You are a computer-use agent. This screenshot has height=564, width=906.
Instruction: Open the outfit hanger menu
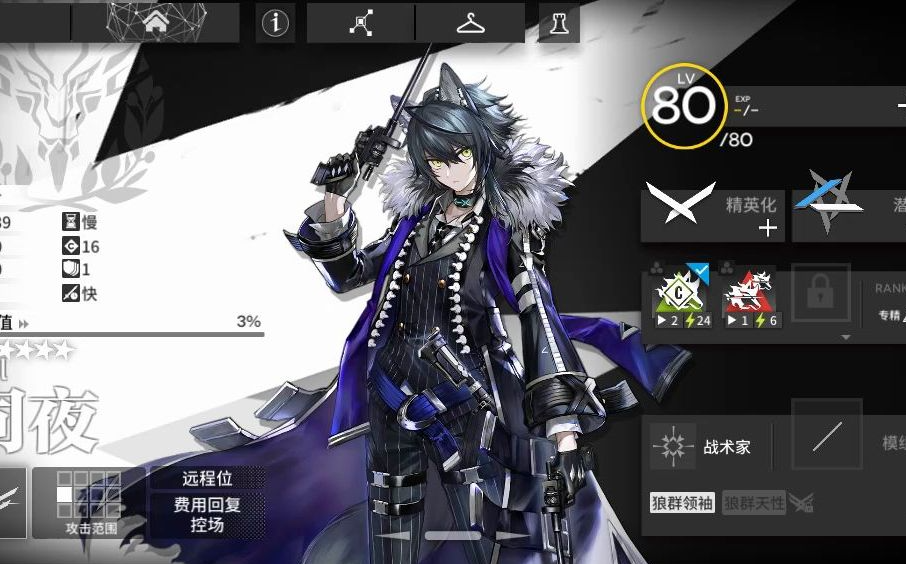click(x=470, y=23)
